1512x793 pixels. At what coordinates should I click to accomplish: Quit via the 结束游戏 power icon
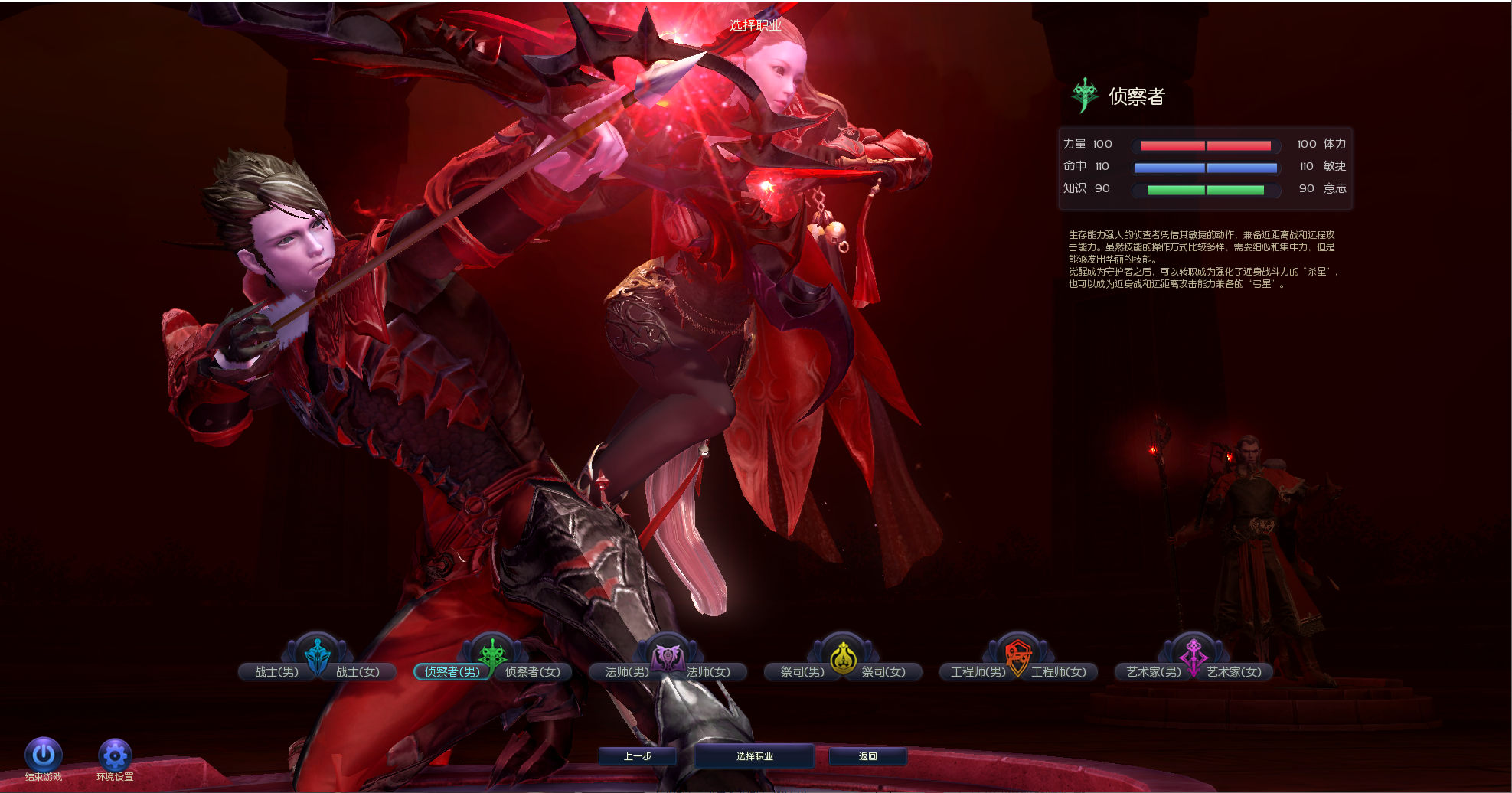coord(44,755)
